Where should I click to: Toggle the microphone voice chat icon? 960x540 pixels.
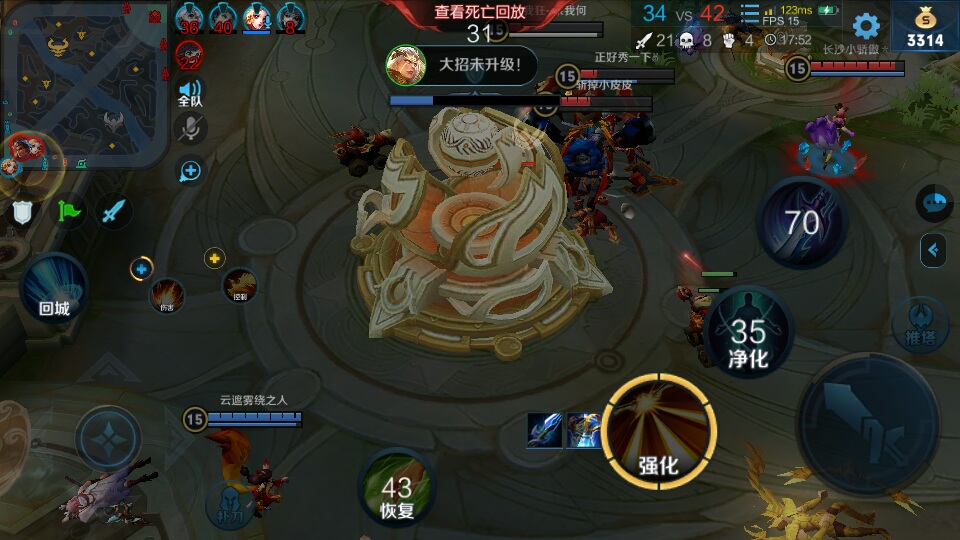coord(190,129)
